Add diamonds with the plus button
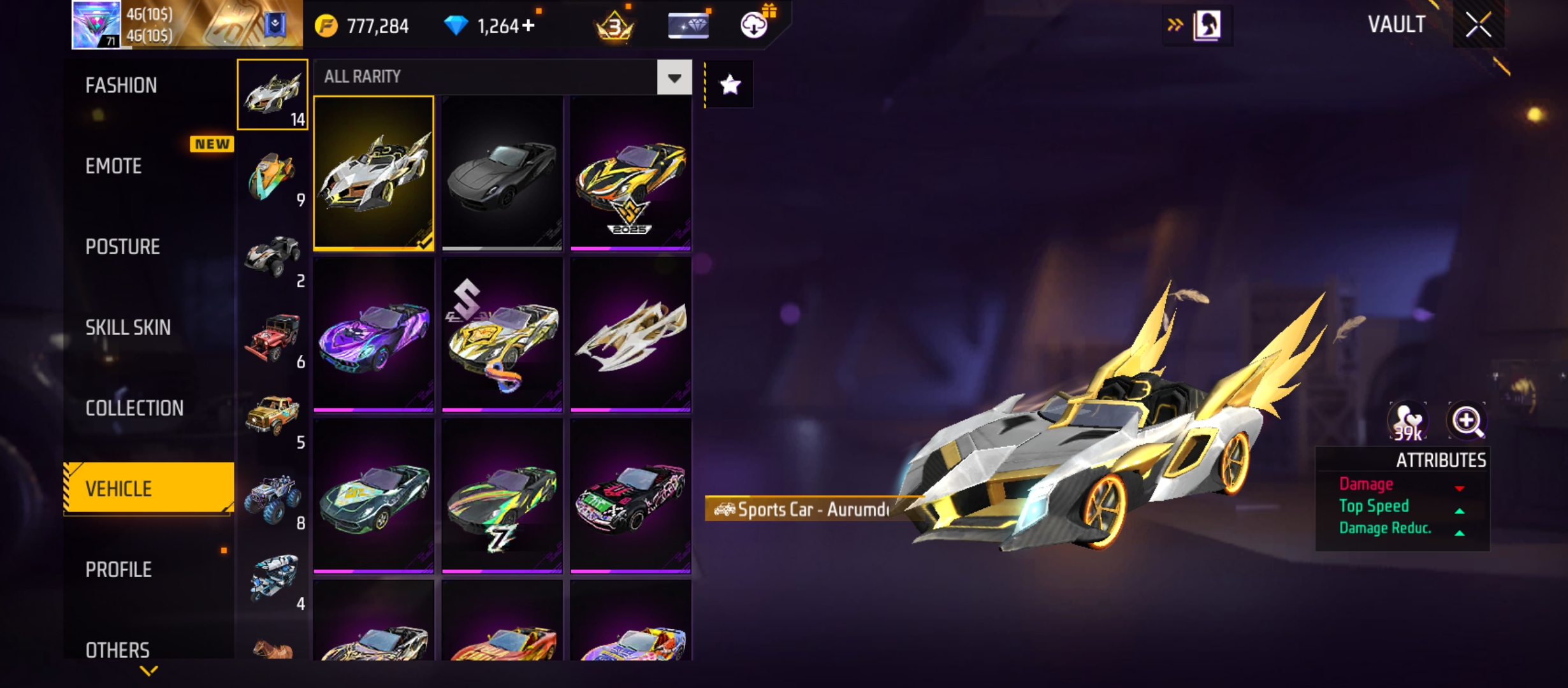Image resolution: width=1568 pixels, height=688 pixels. tap(528, 26)
